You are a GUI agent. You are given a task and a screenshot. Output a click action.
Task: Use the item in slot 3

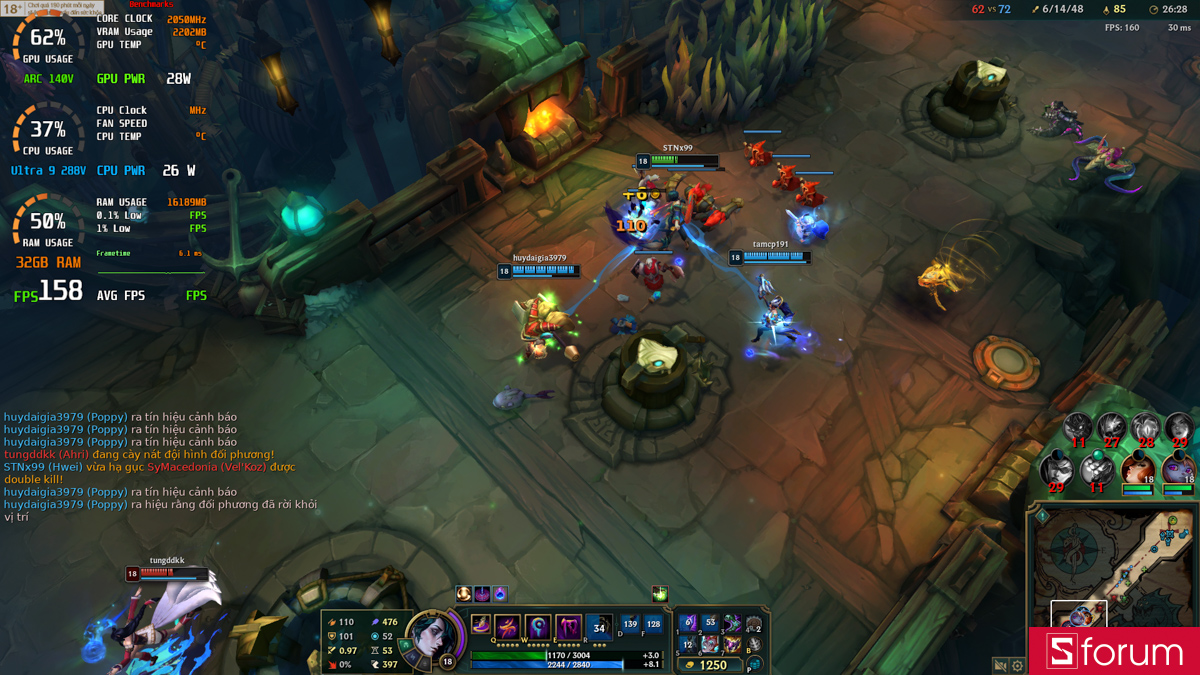(x=732, y=623)
